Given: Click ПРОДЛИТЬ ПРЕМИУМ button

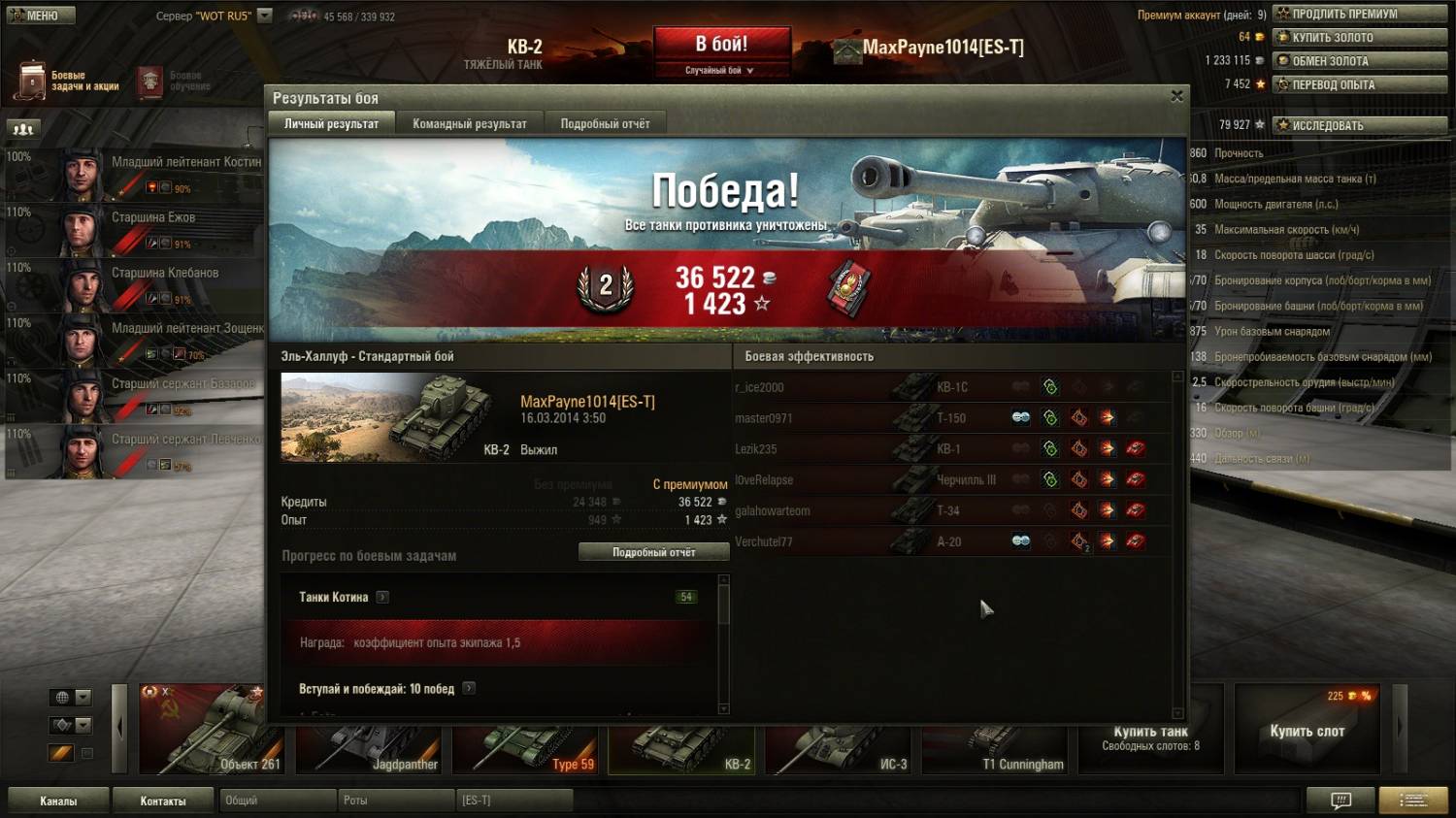Looking at the screenshot, I should (1359, 14).
